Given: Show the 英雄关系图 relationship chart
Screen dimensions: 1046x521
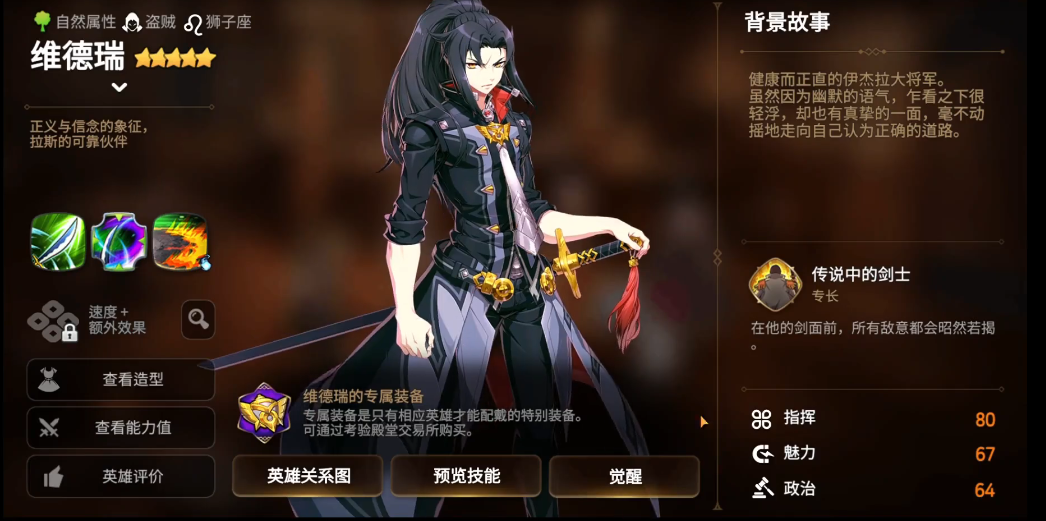Looking at the screenshot, I should point(309,476).
